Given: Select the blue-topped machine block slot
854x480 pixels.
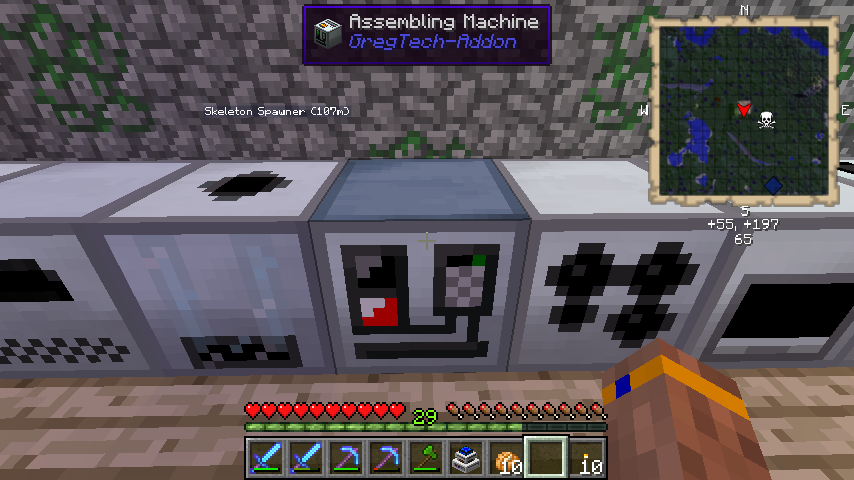Looking at the screenshot, I should pyautogui.click(x=465, y=458).
